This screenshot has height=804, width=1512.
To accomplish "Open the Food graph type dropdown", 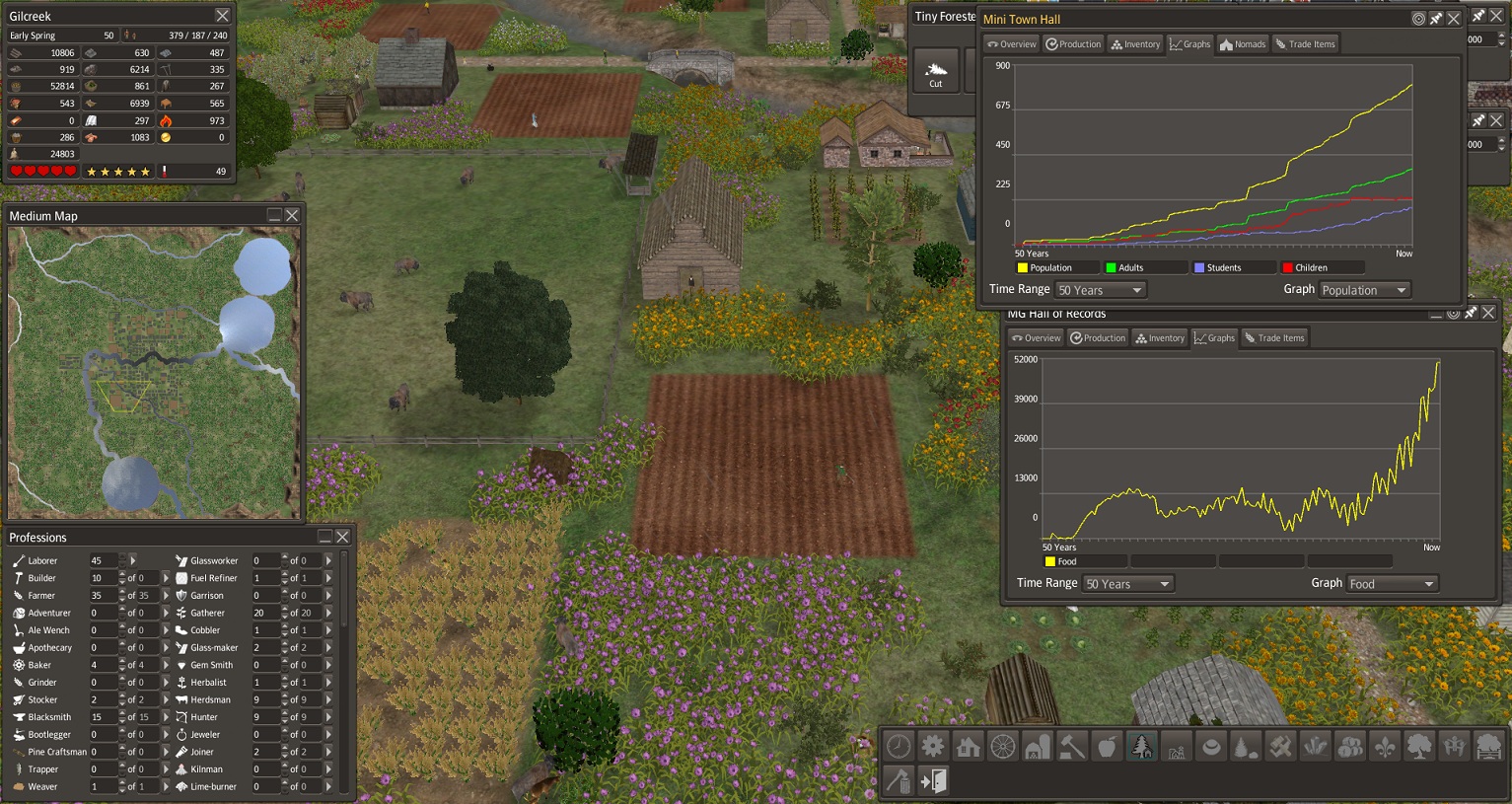I will click(x=1392, y=584).
